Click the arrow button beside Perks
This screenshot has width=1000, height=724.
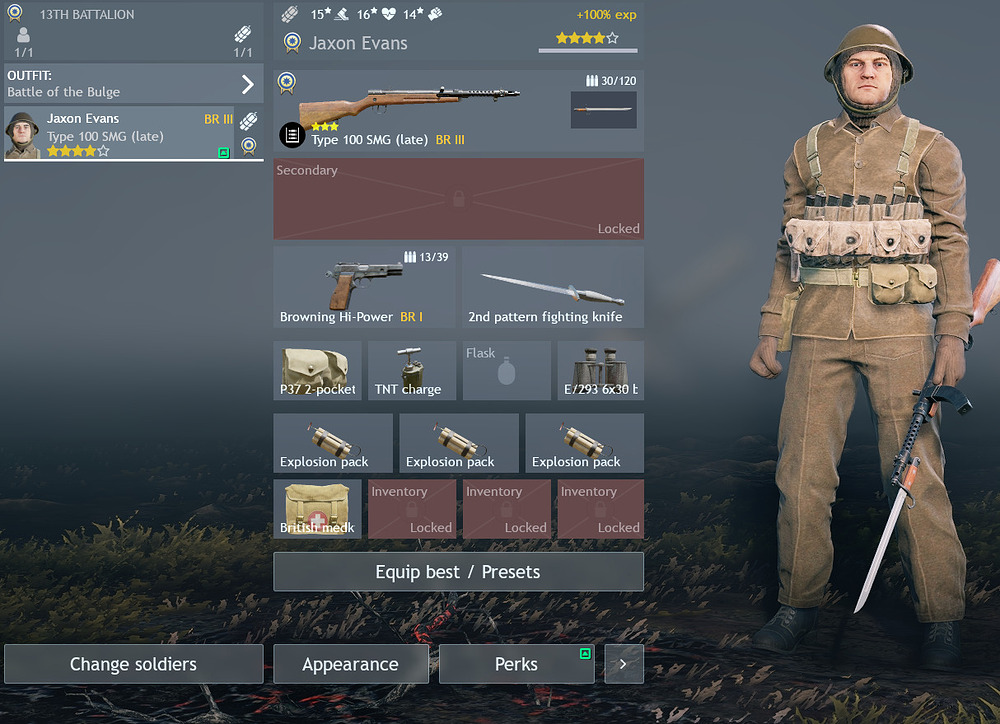coord(624,664)
